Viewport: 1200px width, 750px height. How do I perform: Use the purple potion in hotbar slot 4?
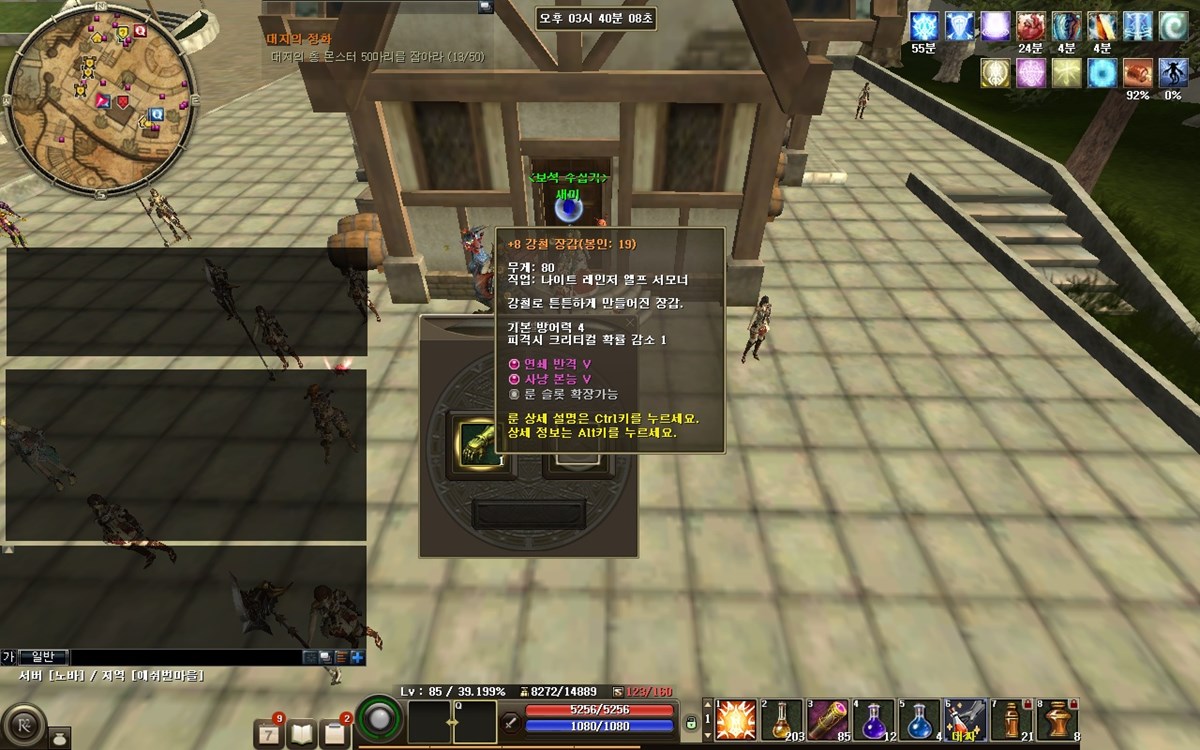pos(873,720)
